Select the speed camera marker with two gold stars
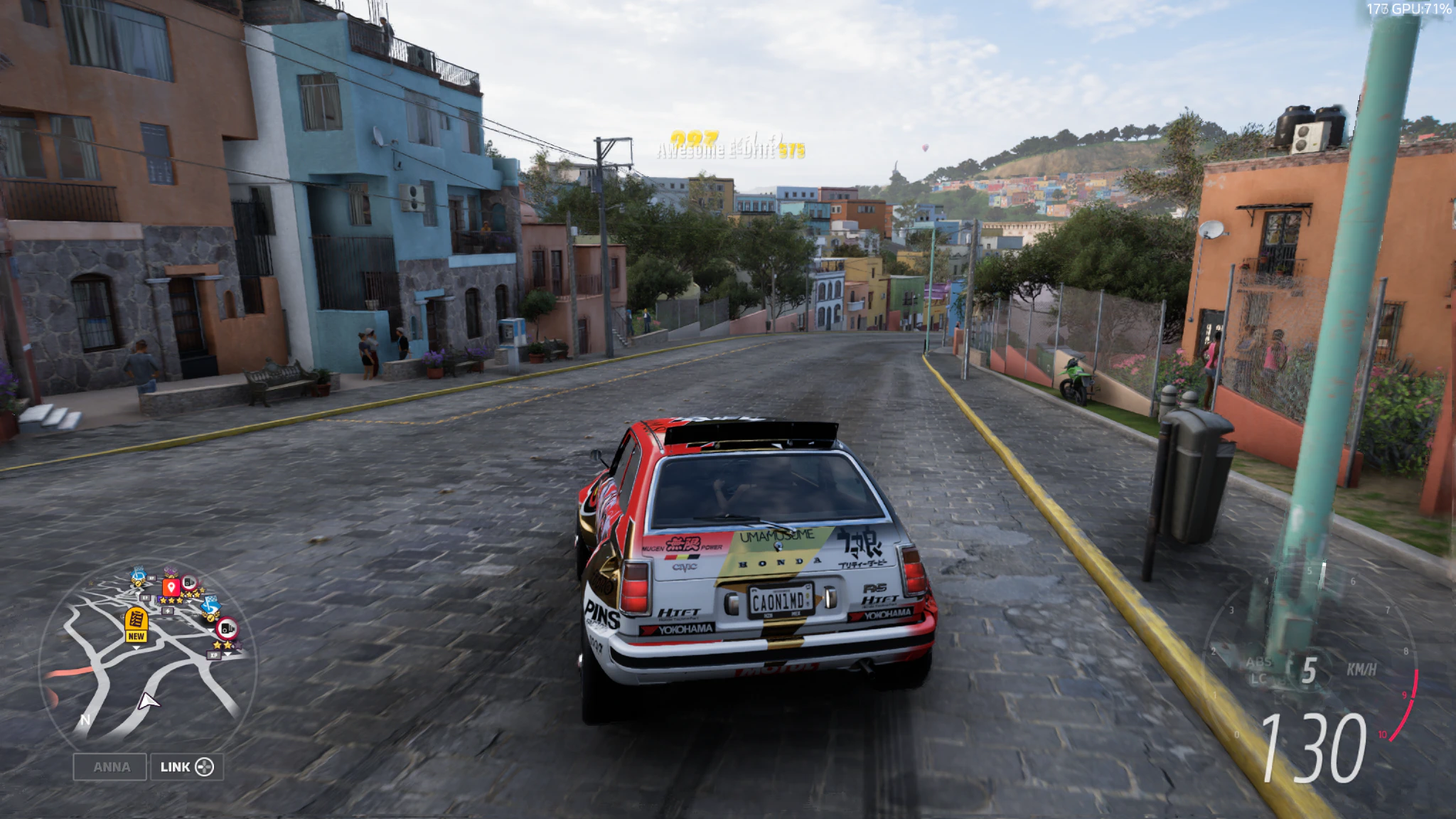The image size is (1456, 819). pos(226,629)
